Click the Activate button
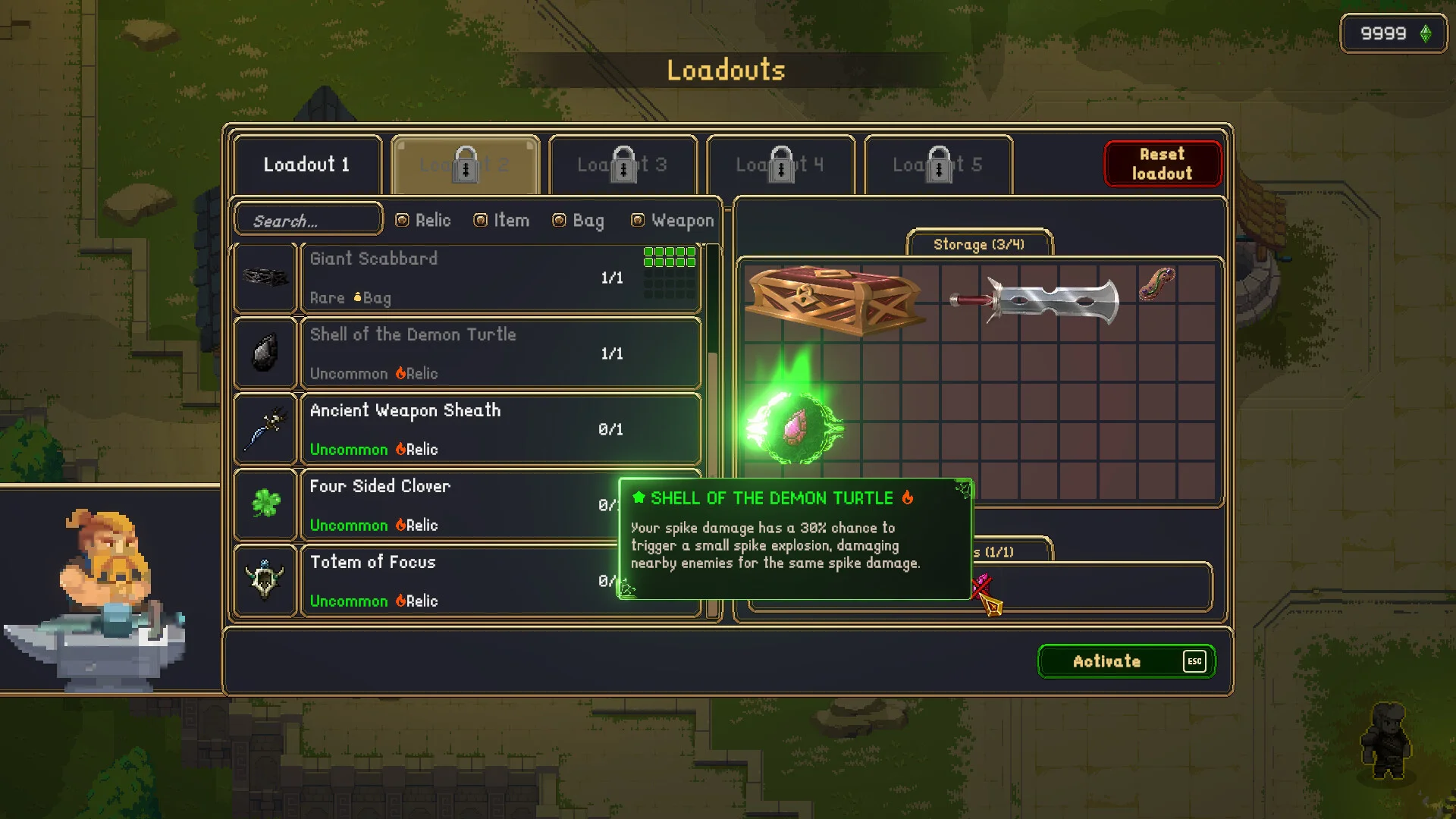Viewport: 1456px width, 819px height. 1125,661
